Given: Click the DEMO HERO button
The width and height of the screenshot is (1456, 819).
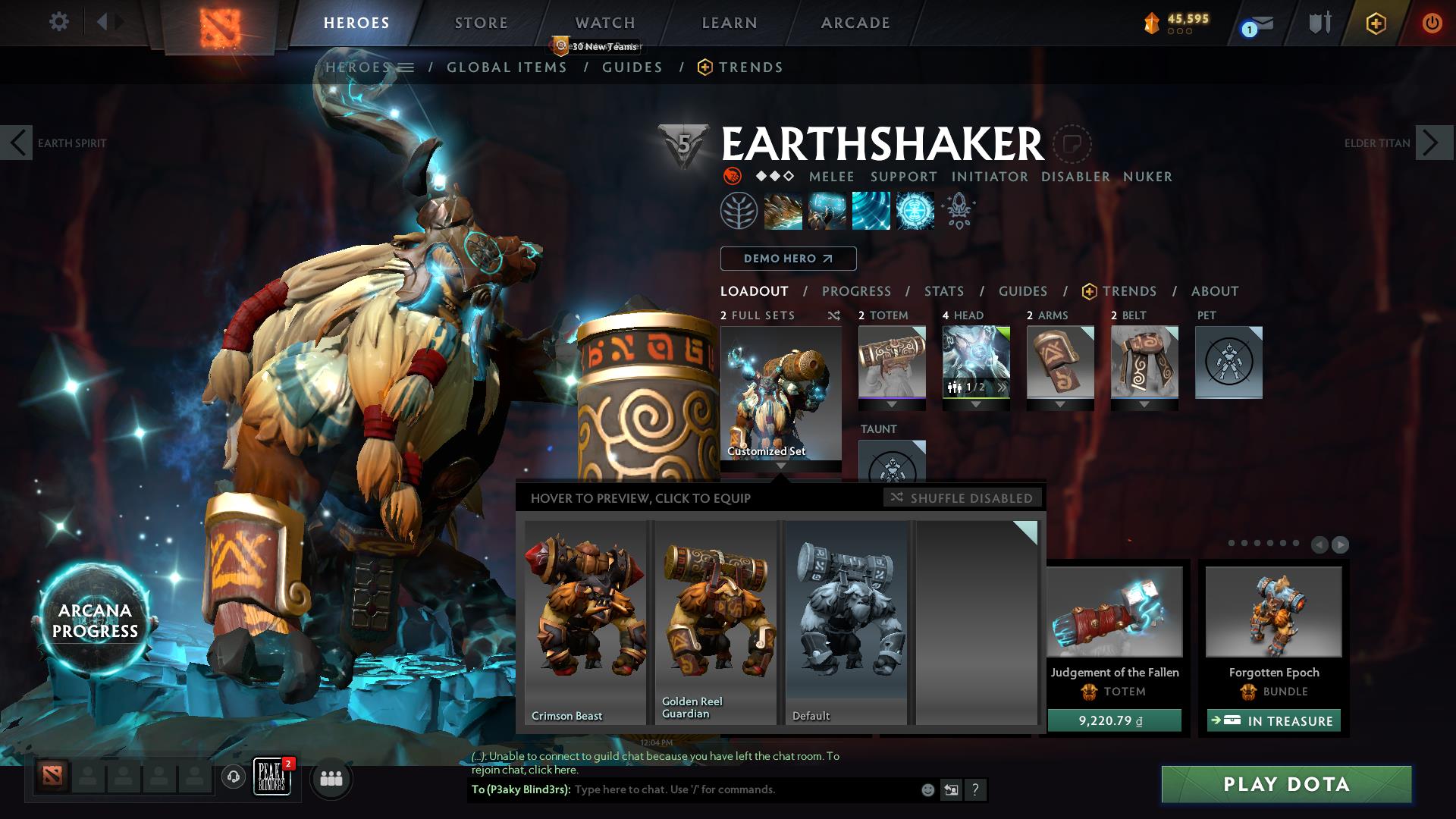Looking at the screenshot, I should 787,259.
